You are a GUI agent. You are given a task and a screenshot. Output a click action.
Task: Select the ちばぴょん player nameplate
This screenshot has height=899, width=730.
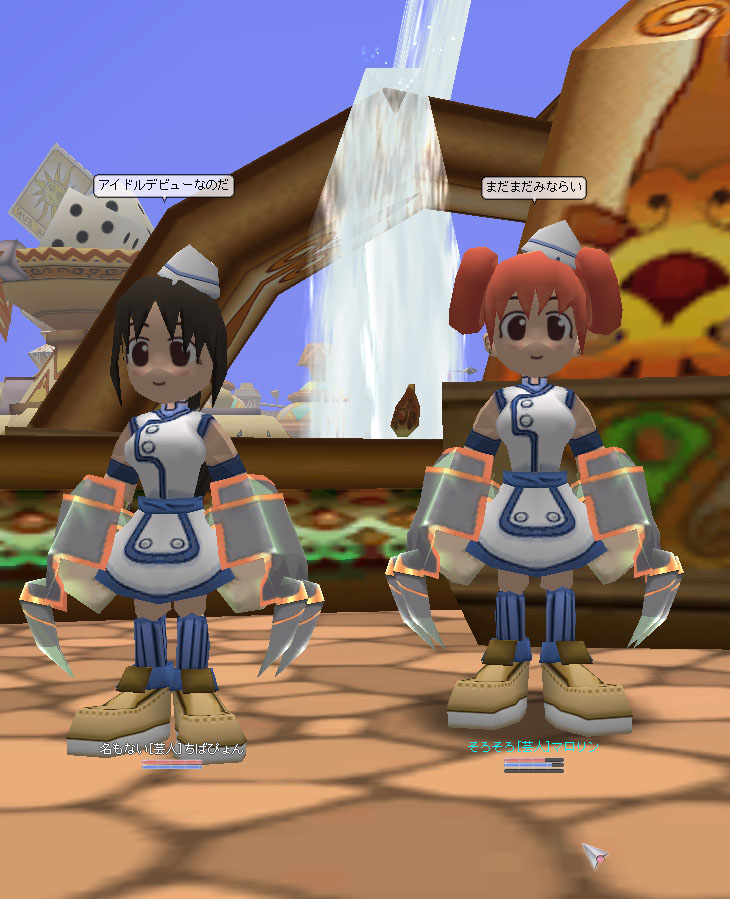(x=171, y=748)
